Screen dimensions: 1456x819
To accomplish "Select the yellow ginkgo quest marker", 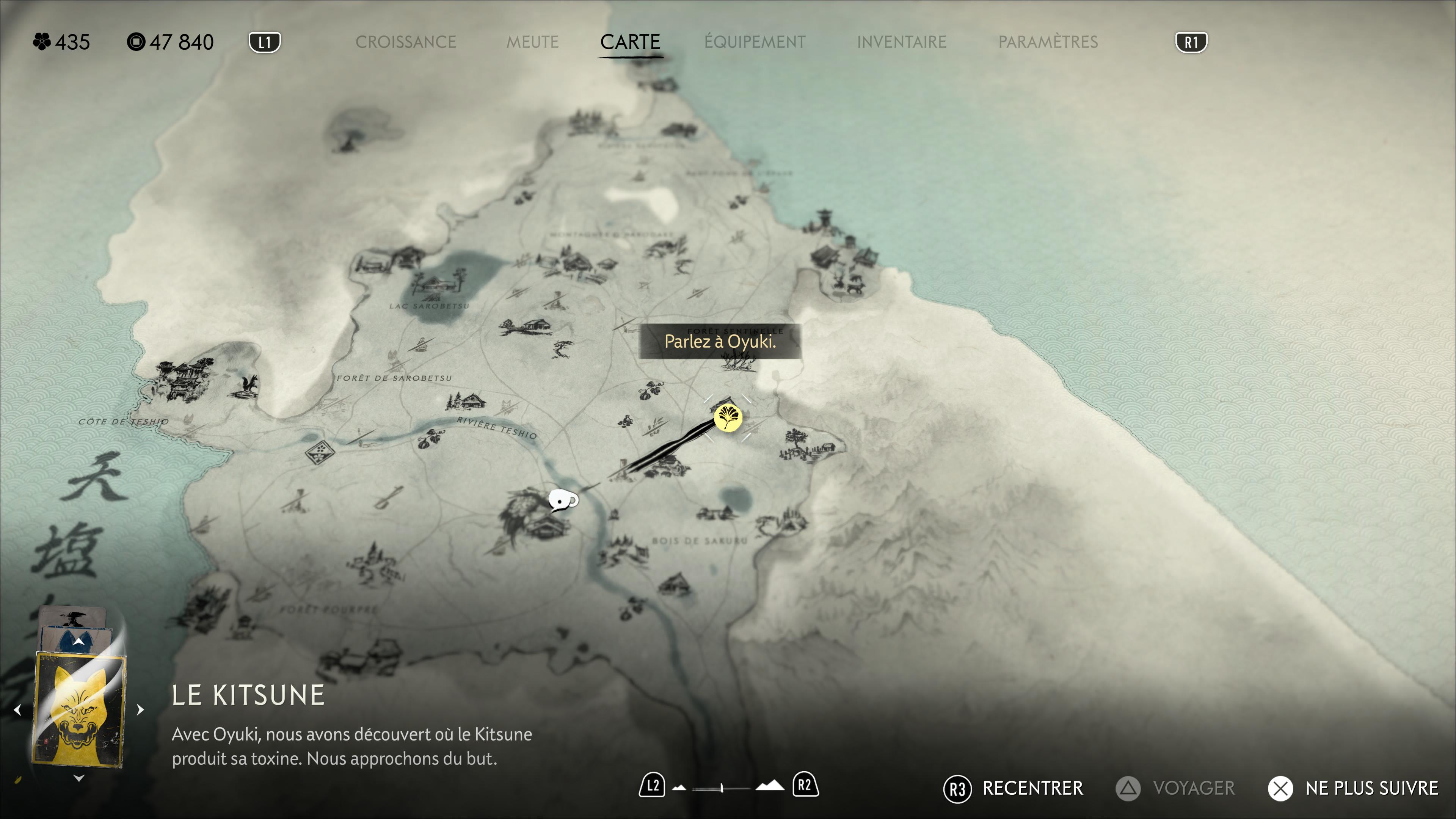I will pyautogui.click(x=728, y=418).
